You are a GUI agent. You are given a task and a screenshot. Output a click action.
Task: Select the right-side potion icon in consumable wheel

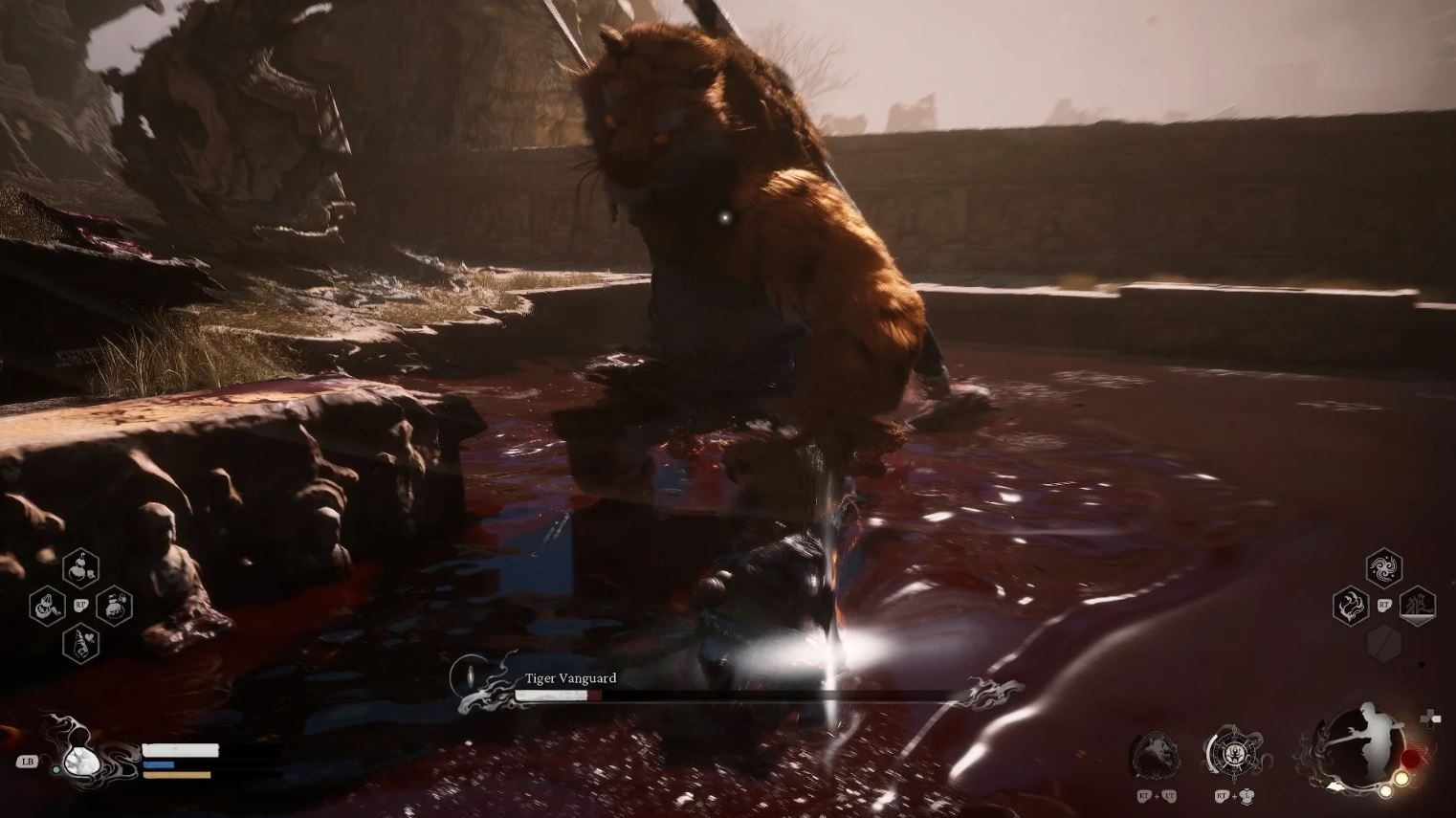[115, 608]
